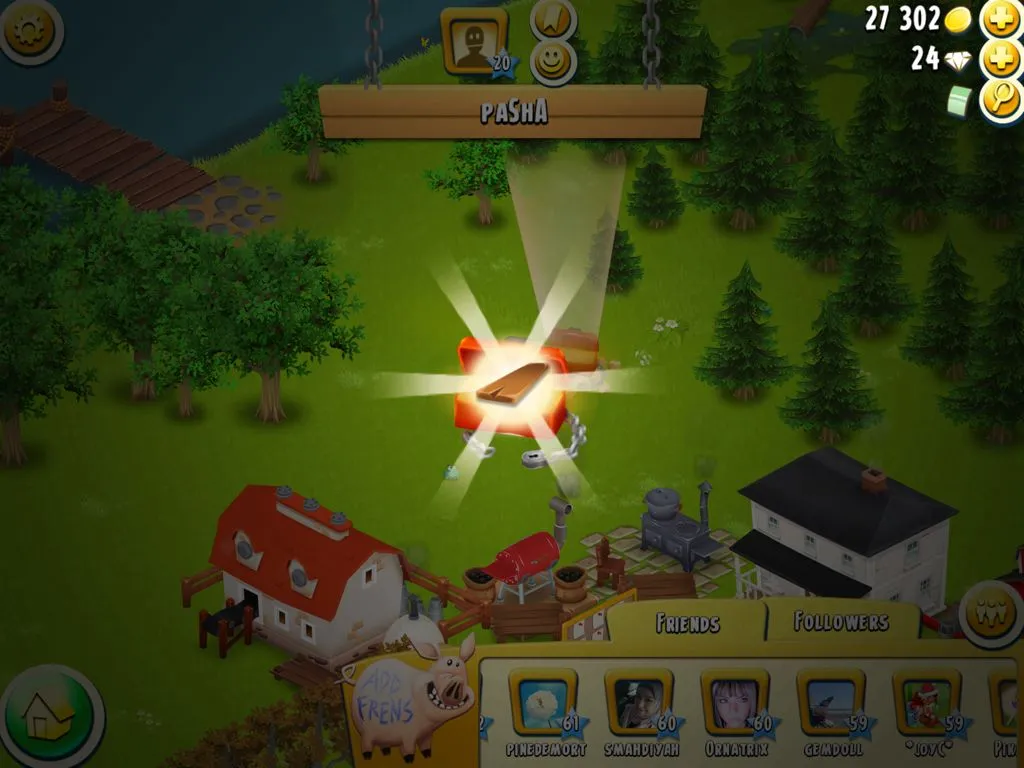Visit friend Smahdiyah's farm
1024x768 pixels.
[638, 702]
